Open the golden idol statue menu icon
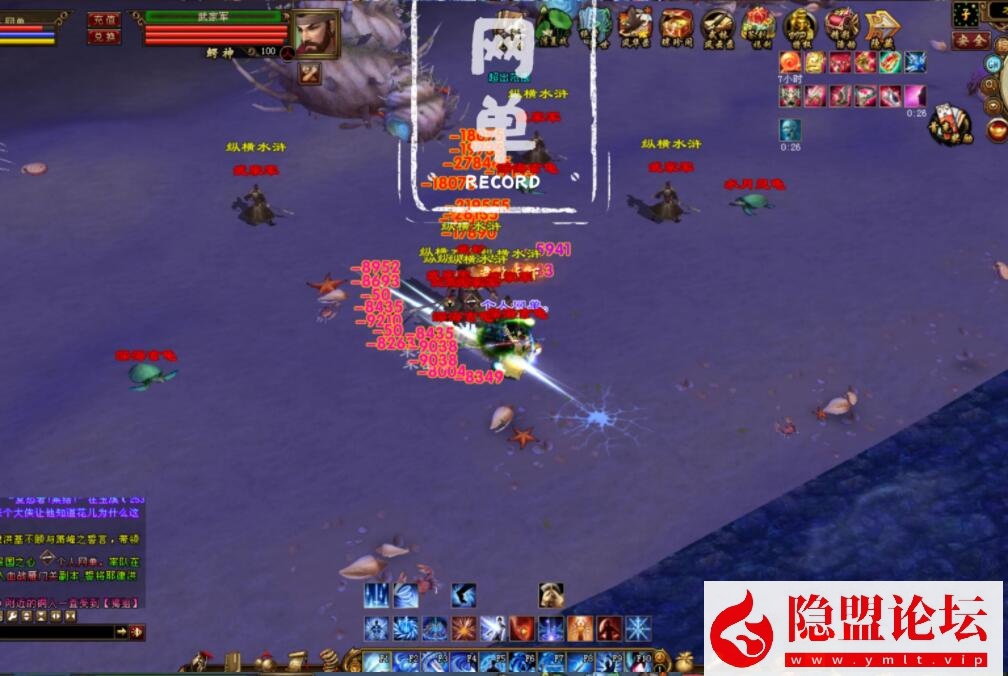This screenshot has width=1008, height=676. point(799,24)
